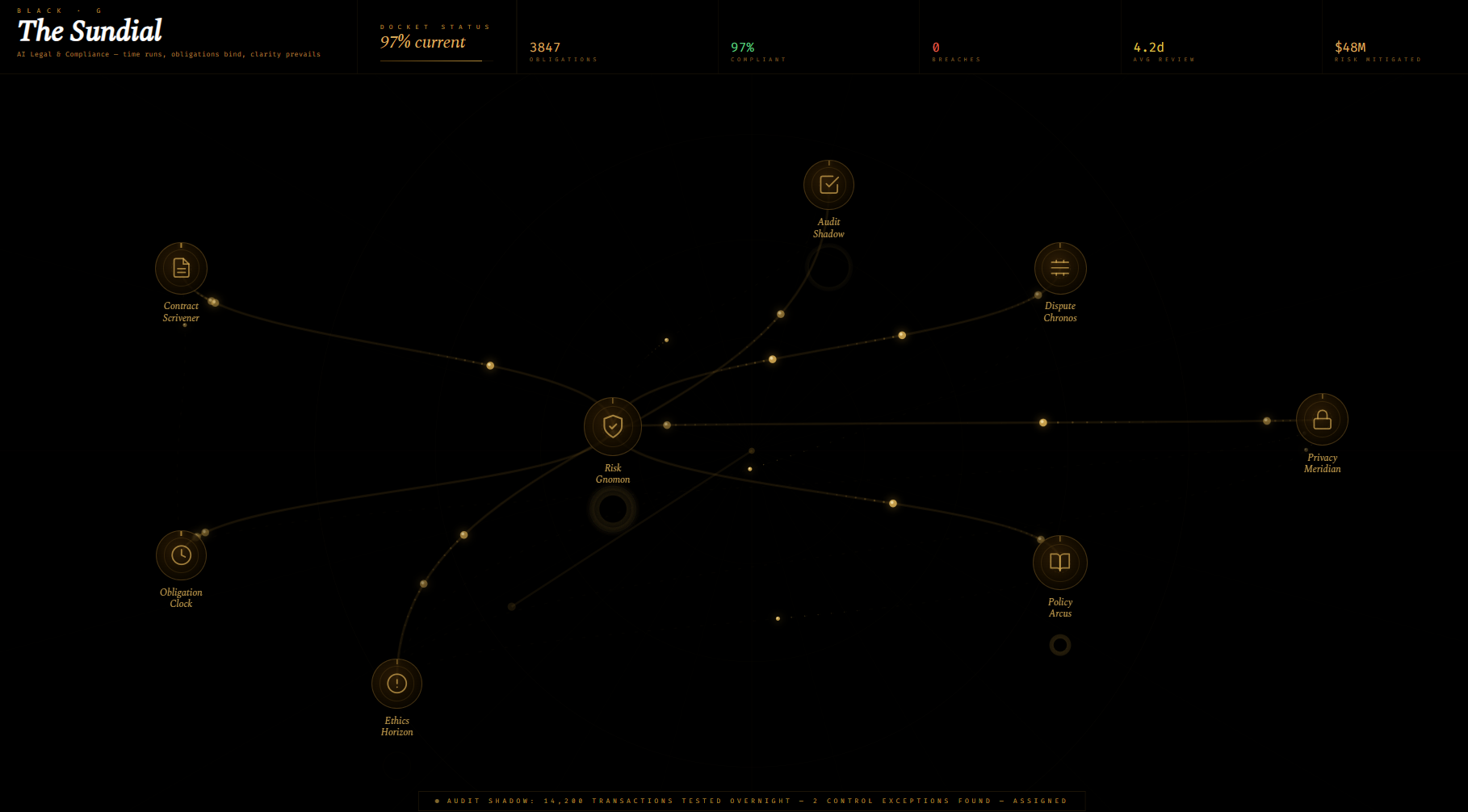Select the Obligation Clock node
Viewport: 1468px width, 812px height.
(x=181, y=555)
